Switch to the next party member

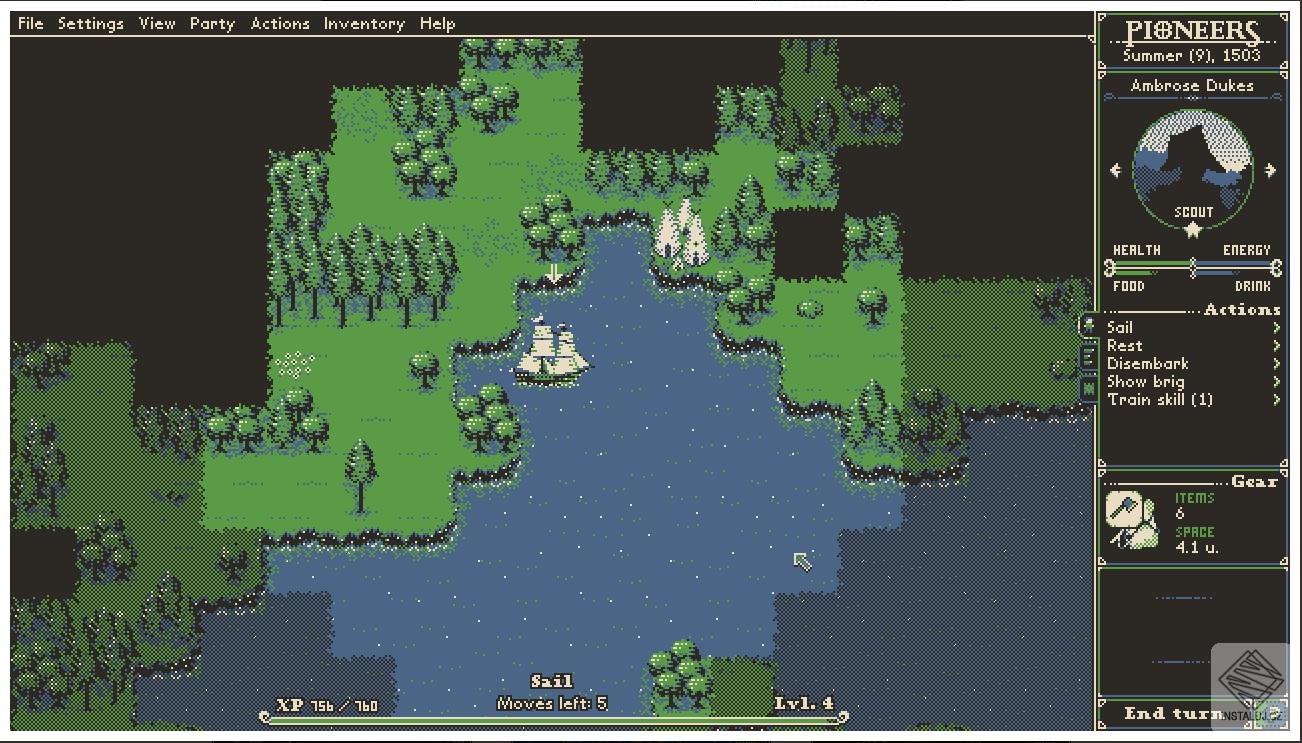coord(1271,170)
